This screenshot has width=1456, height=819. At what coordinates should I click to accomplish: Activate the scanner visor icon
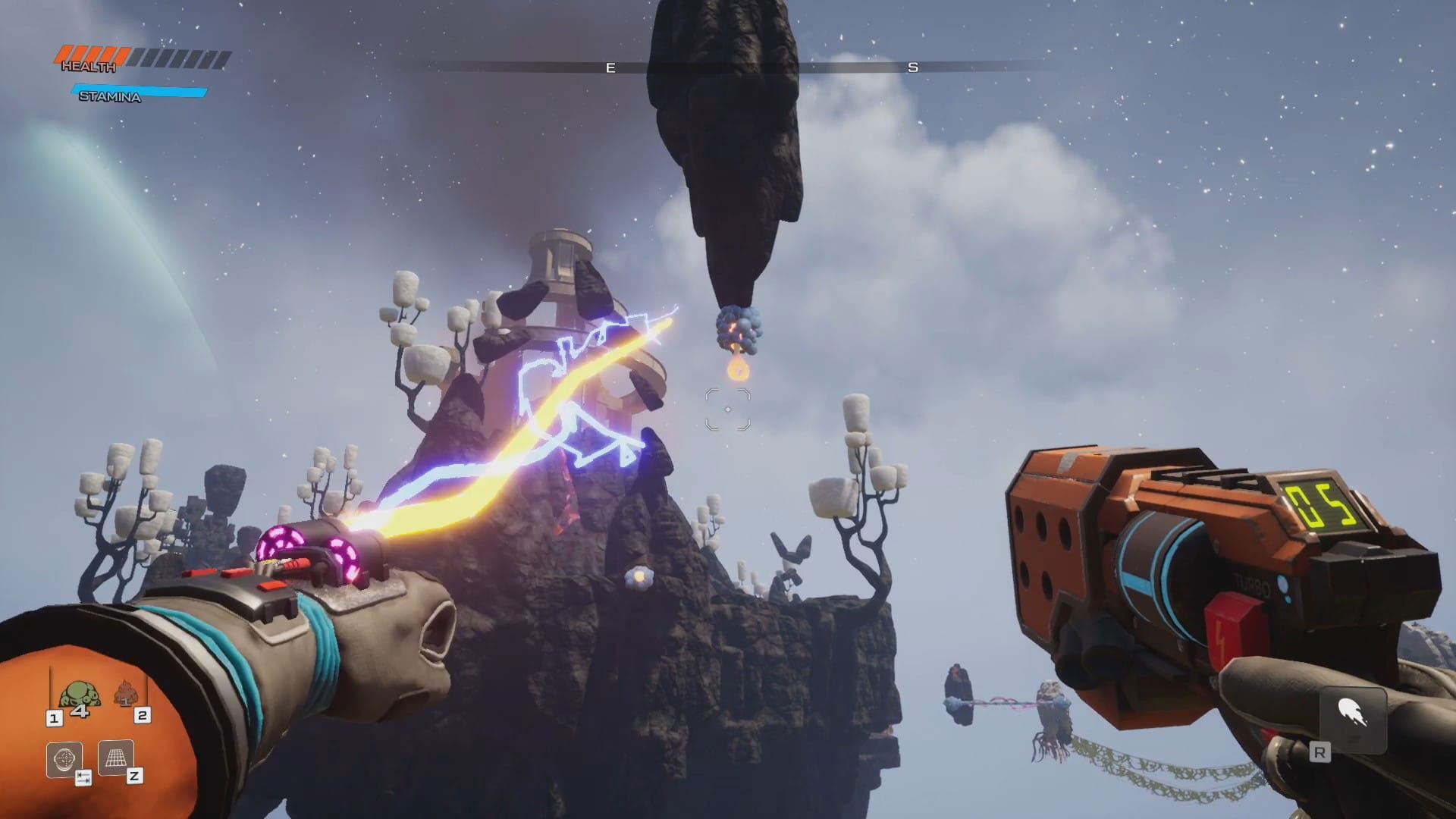tap(64, 758)
